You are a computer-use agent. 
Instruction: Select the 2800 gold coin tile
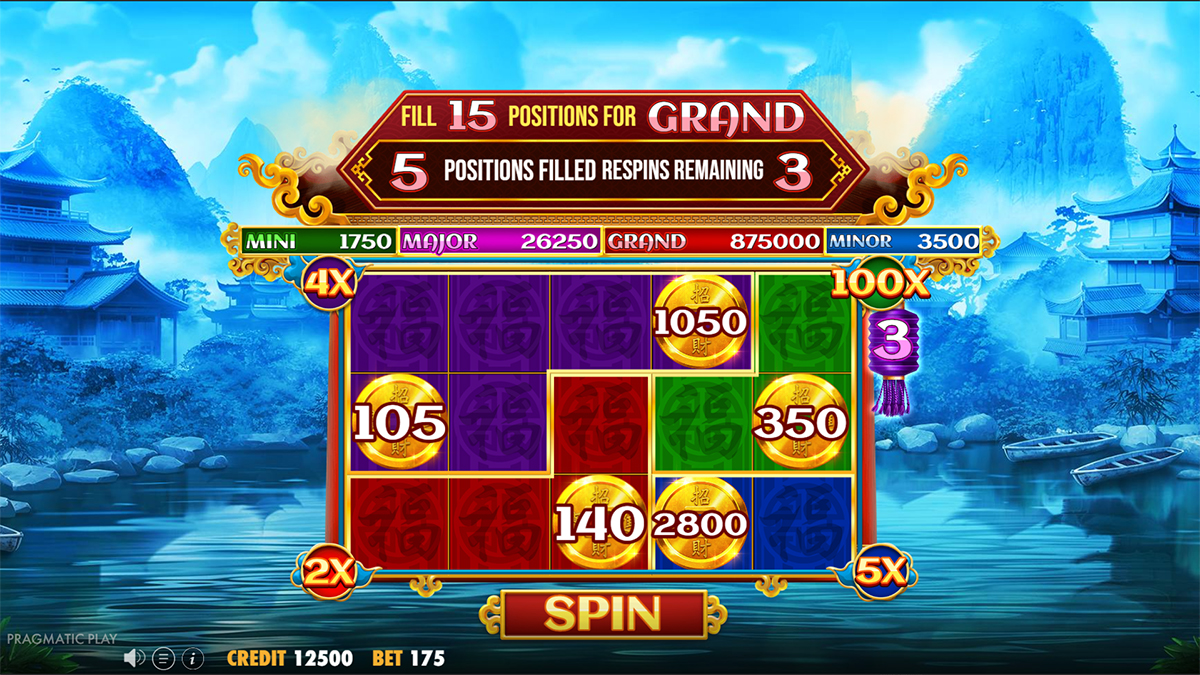click(700, 522)
